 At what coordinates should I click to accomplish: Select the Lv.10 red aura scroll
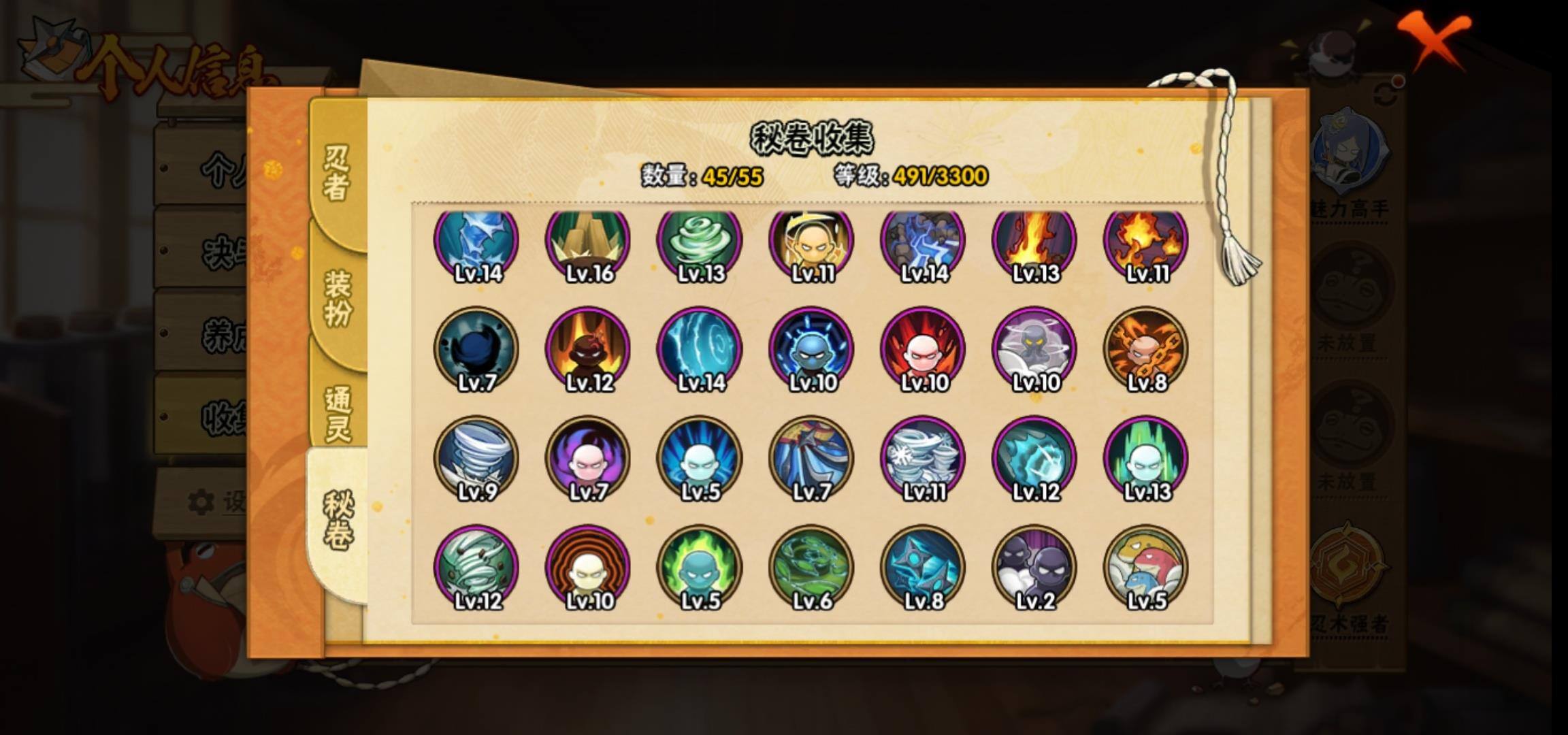923,350
